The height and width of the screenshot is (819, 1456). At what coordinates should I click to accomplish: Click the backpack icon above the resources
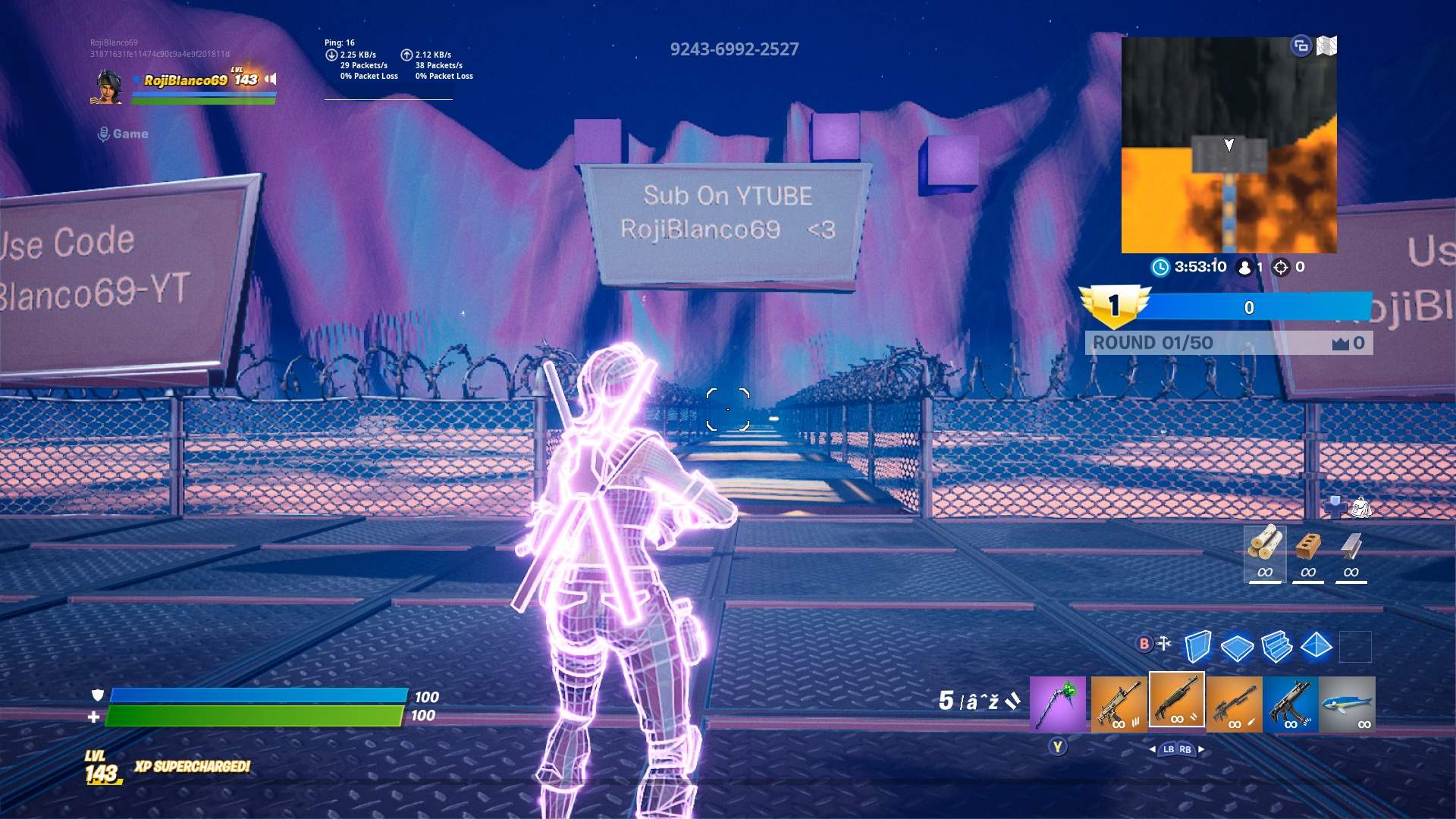pos(1361,507)
